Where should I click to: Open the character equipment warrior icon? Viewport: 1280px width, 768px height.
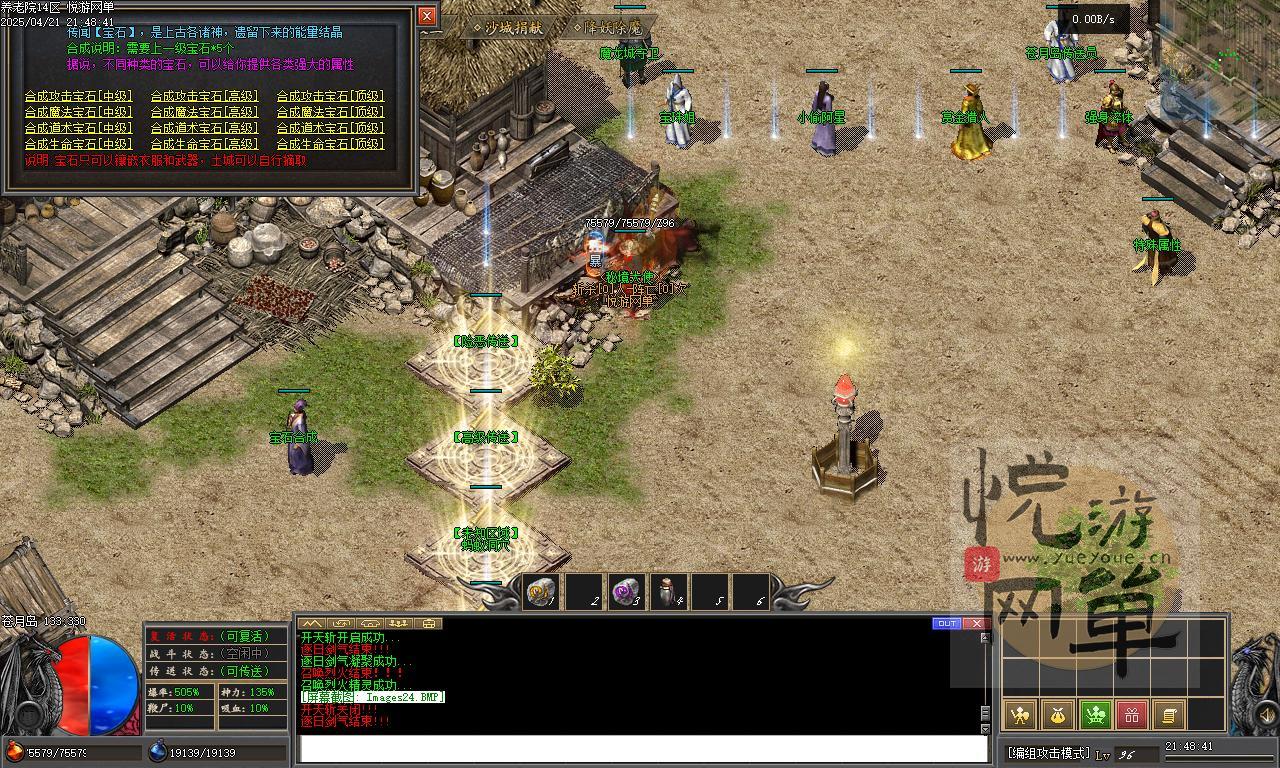[x=1019, y=714]
